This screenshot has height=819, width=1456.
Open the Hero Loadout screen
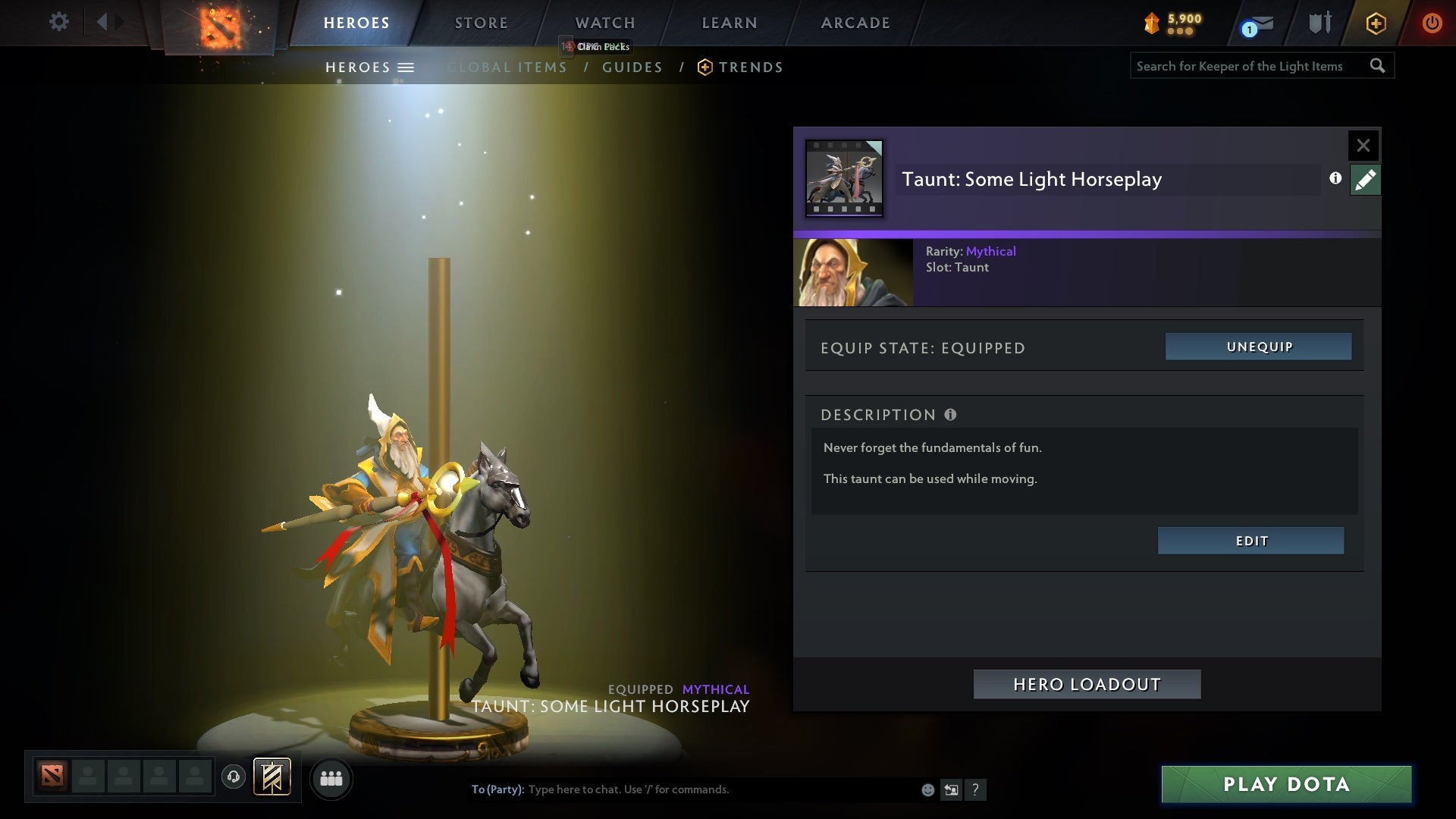[x=1087, y=683]
